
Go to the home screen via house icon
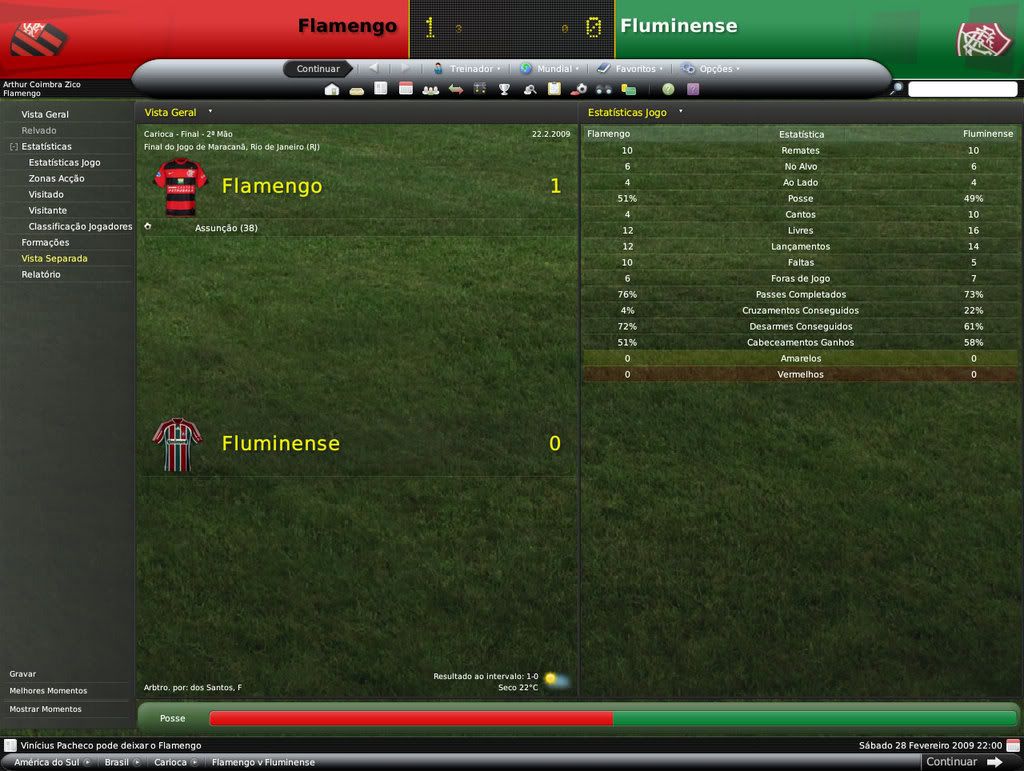coord(332,89)
